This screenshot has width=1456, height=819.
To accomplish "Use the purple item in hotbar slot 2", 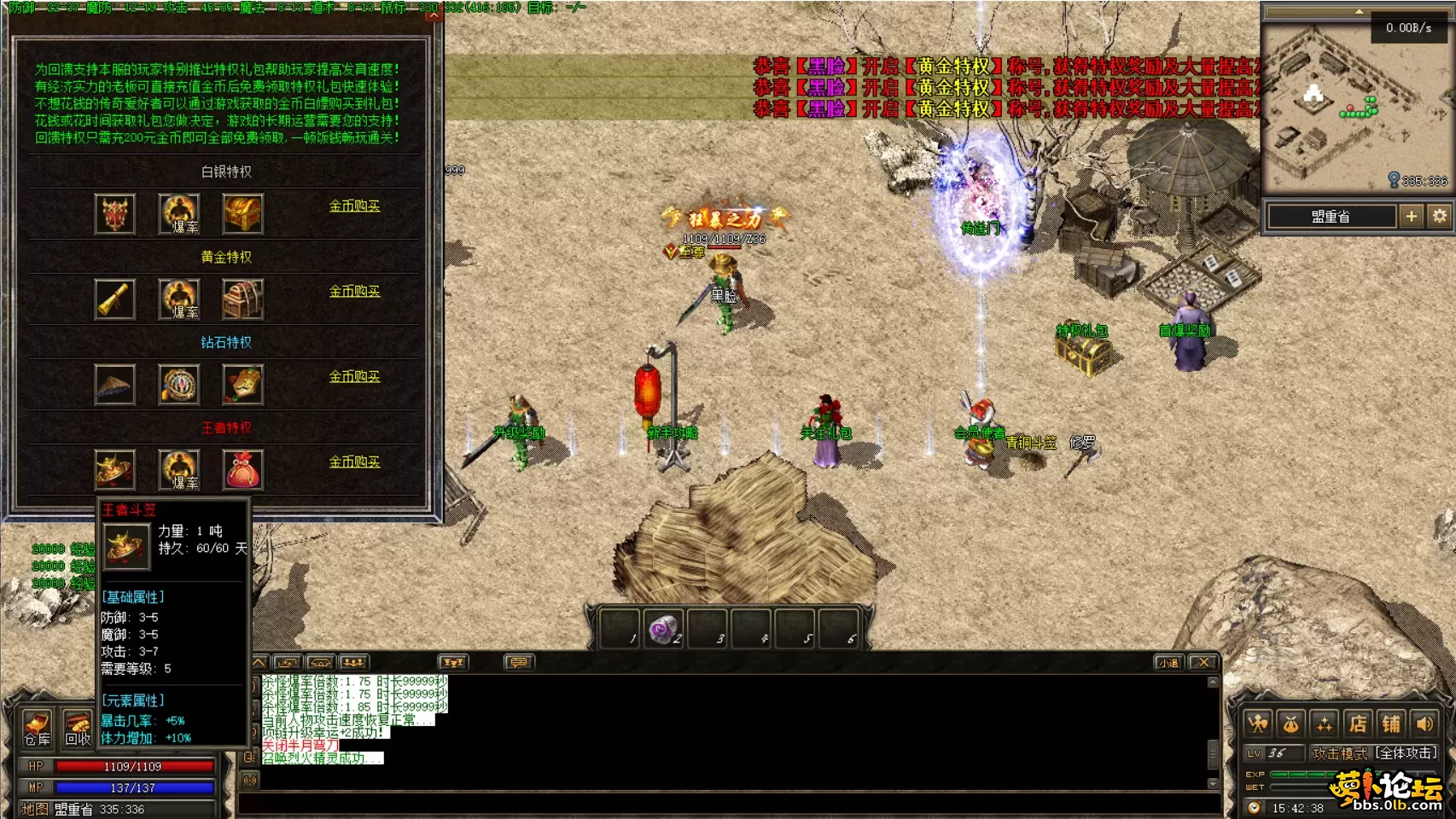I will tap(663, 630).
